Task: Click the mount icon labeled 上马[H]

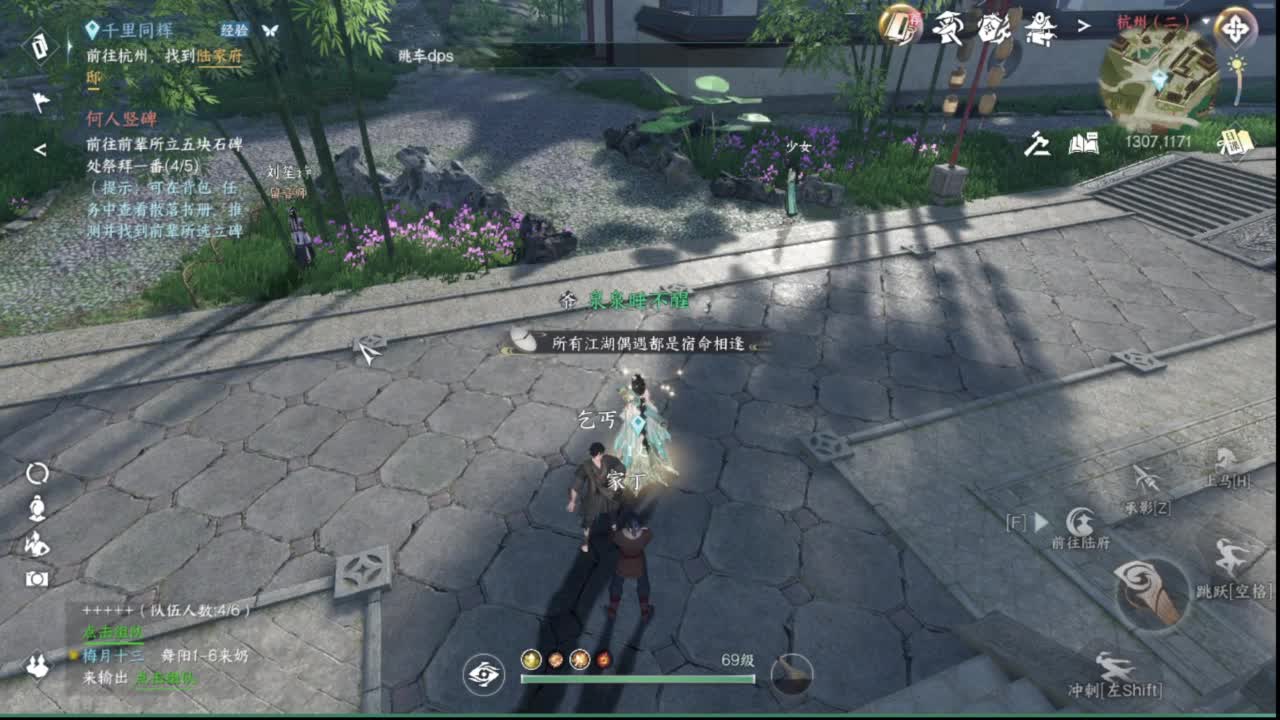Action: point(1224,463)
